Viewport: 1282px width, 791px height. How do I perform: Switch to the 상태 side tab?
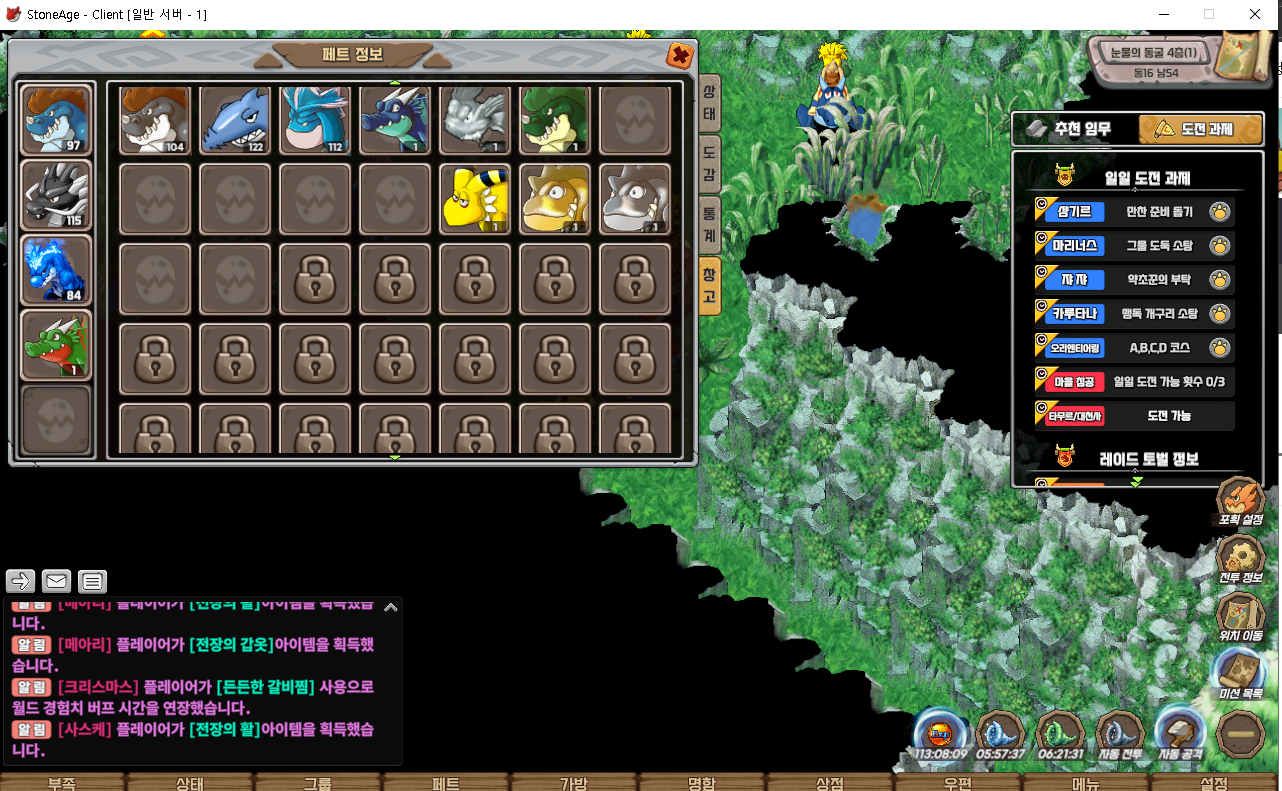point(709,103)
